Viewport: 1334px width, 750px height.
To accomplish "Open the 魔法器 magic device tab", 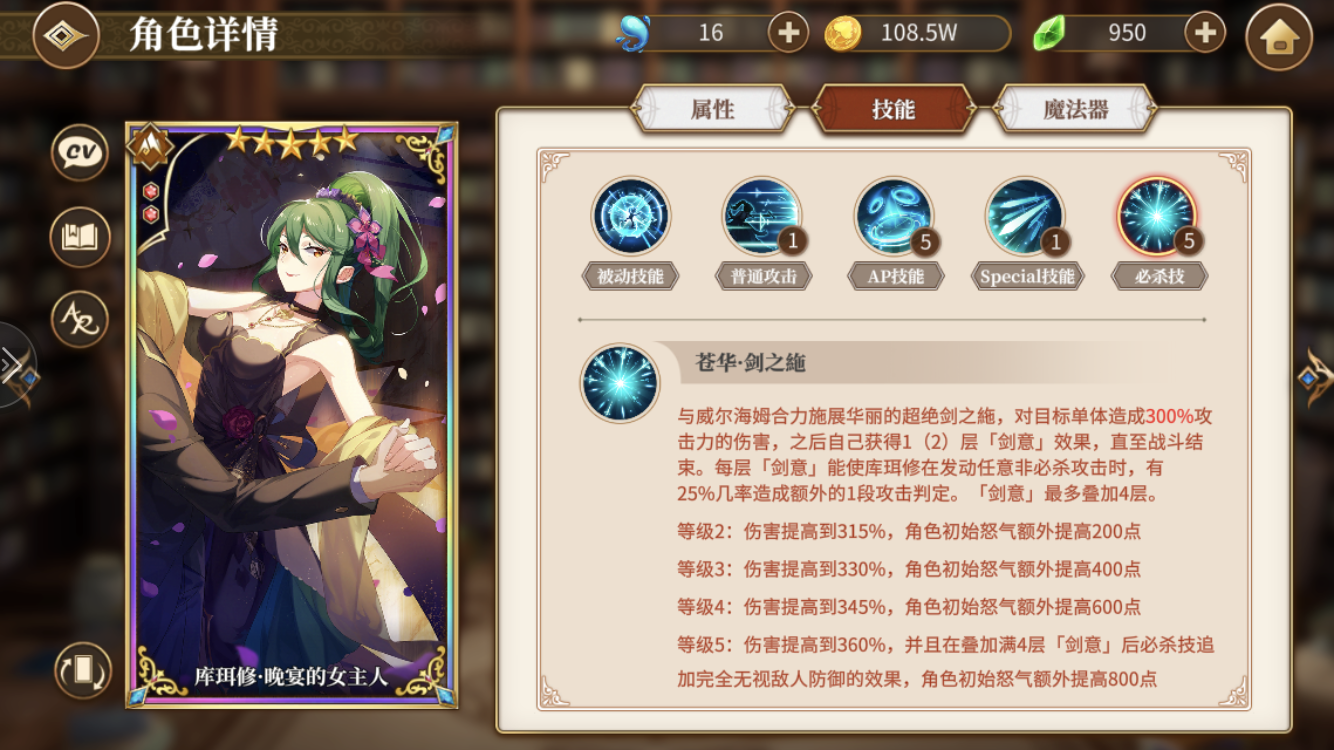I will click(1075, 110).
